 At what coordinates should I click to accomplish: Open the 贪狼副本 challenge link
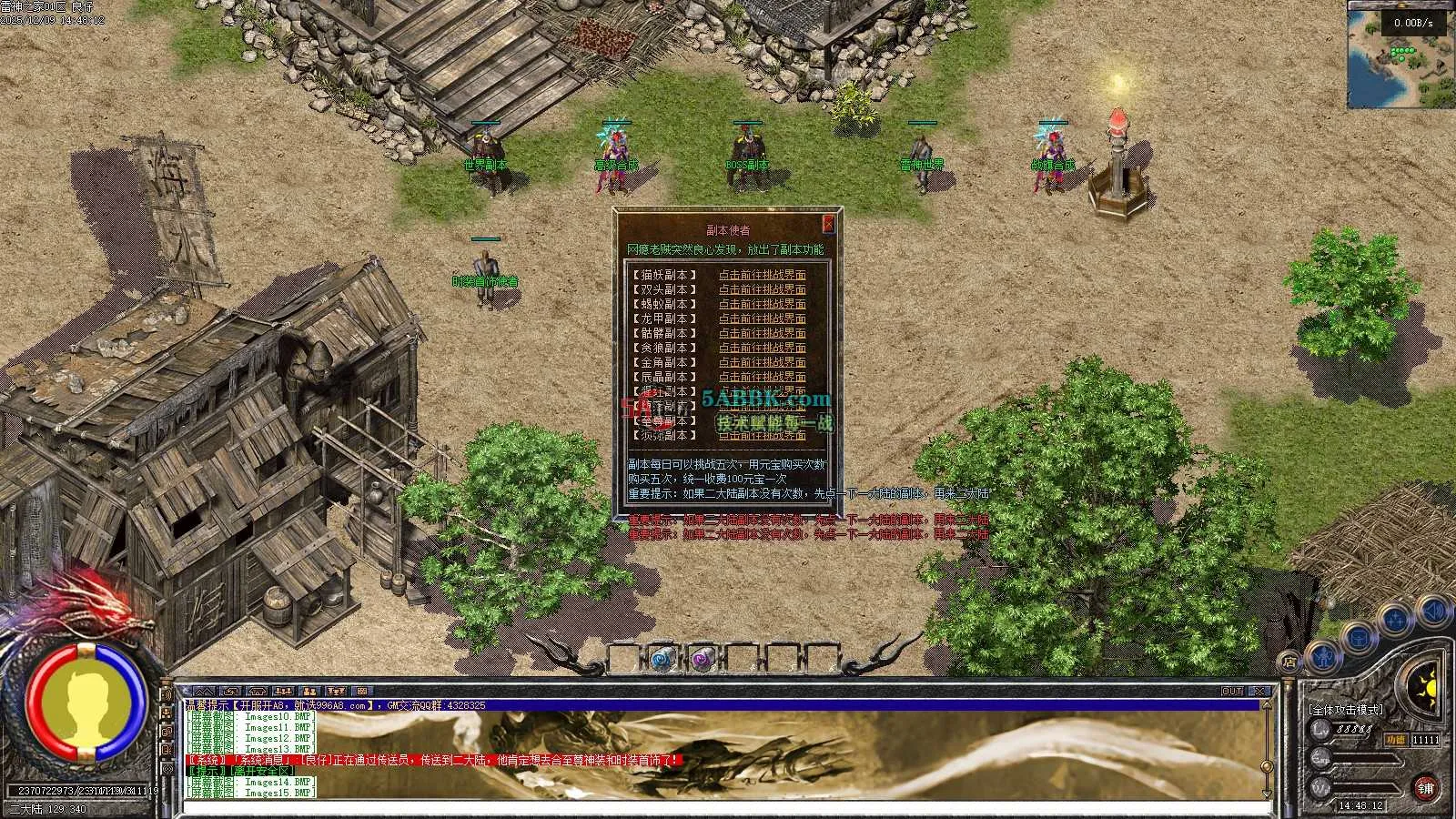[x=762, y=348]
